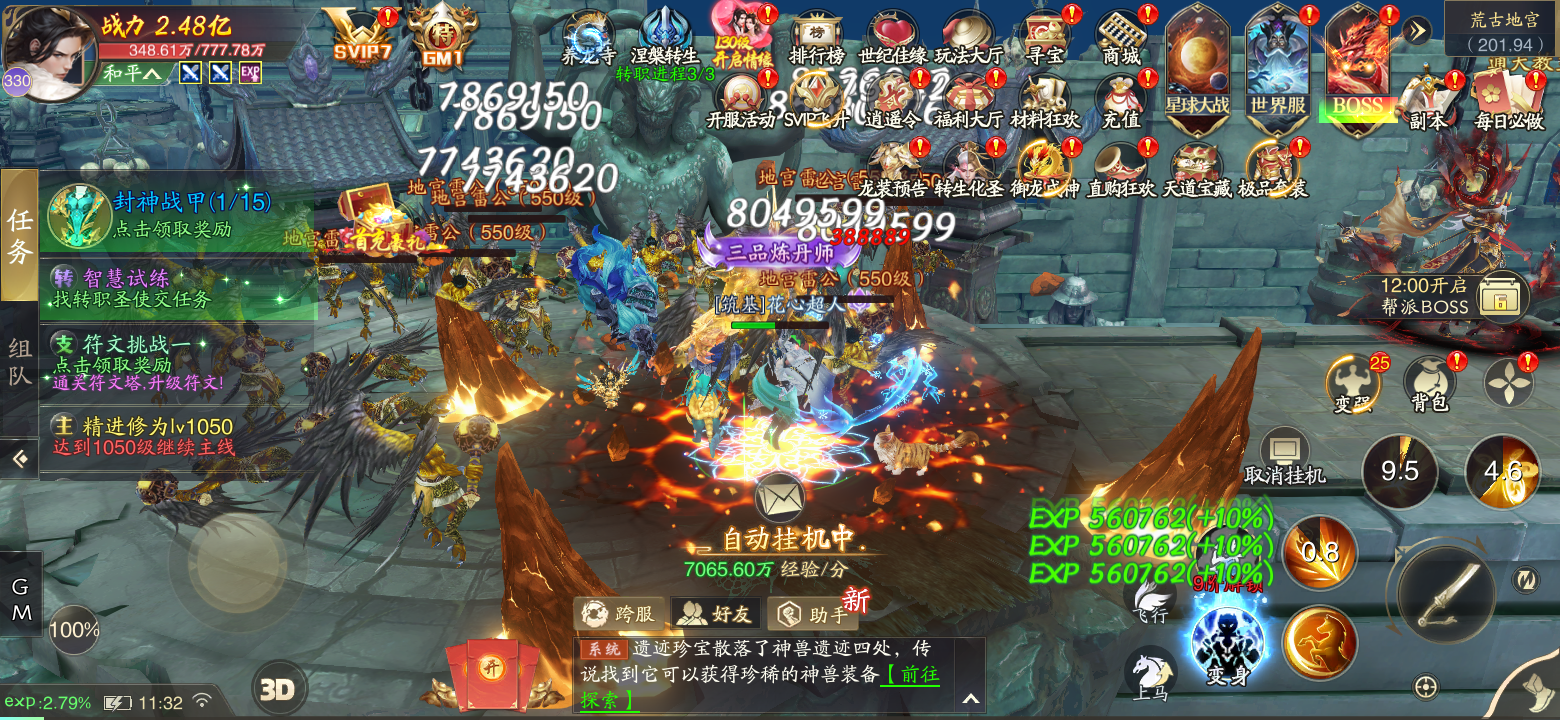
Task: Toggle the EXP display near the avatar
Action: tap(247, 73)
